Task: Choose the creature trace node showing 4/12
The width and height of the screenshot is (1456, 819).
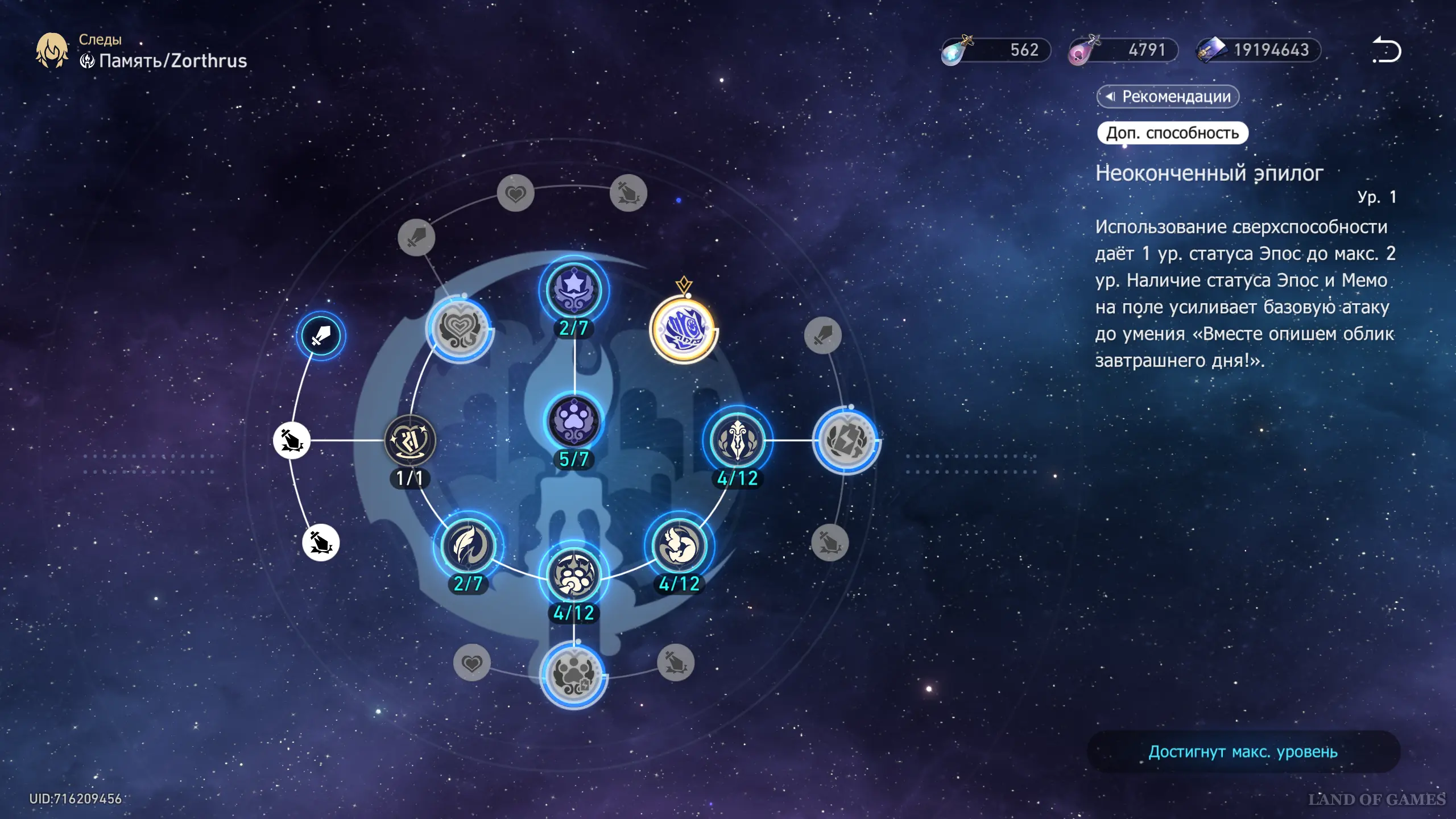Action: coord(679,545)
